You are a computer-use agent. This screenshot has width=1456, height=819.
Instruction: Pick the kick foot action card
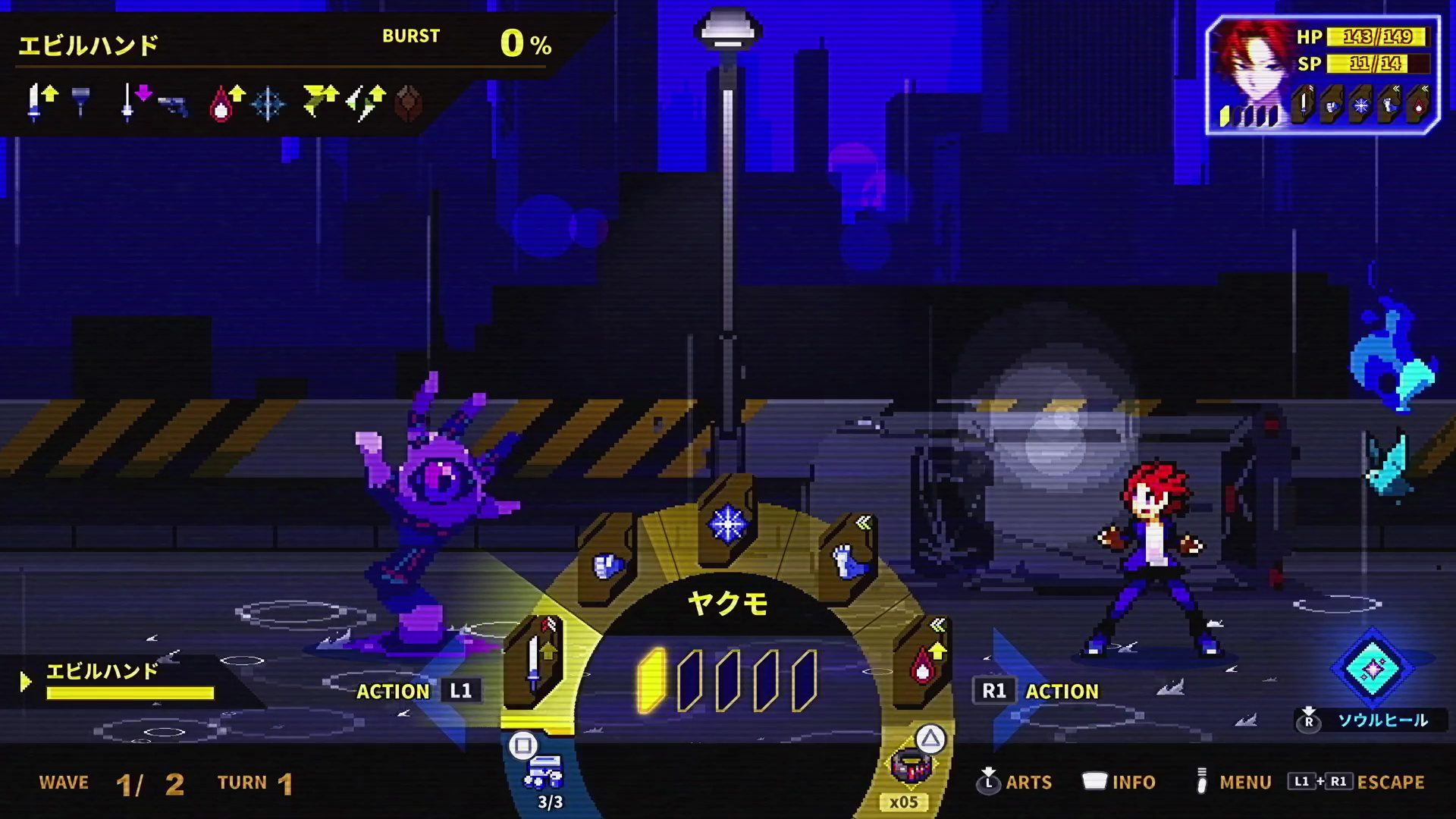(847, 560)
